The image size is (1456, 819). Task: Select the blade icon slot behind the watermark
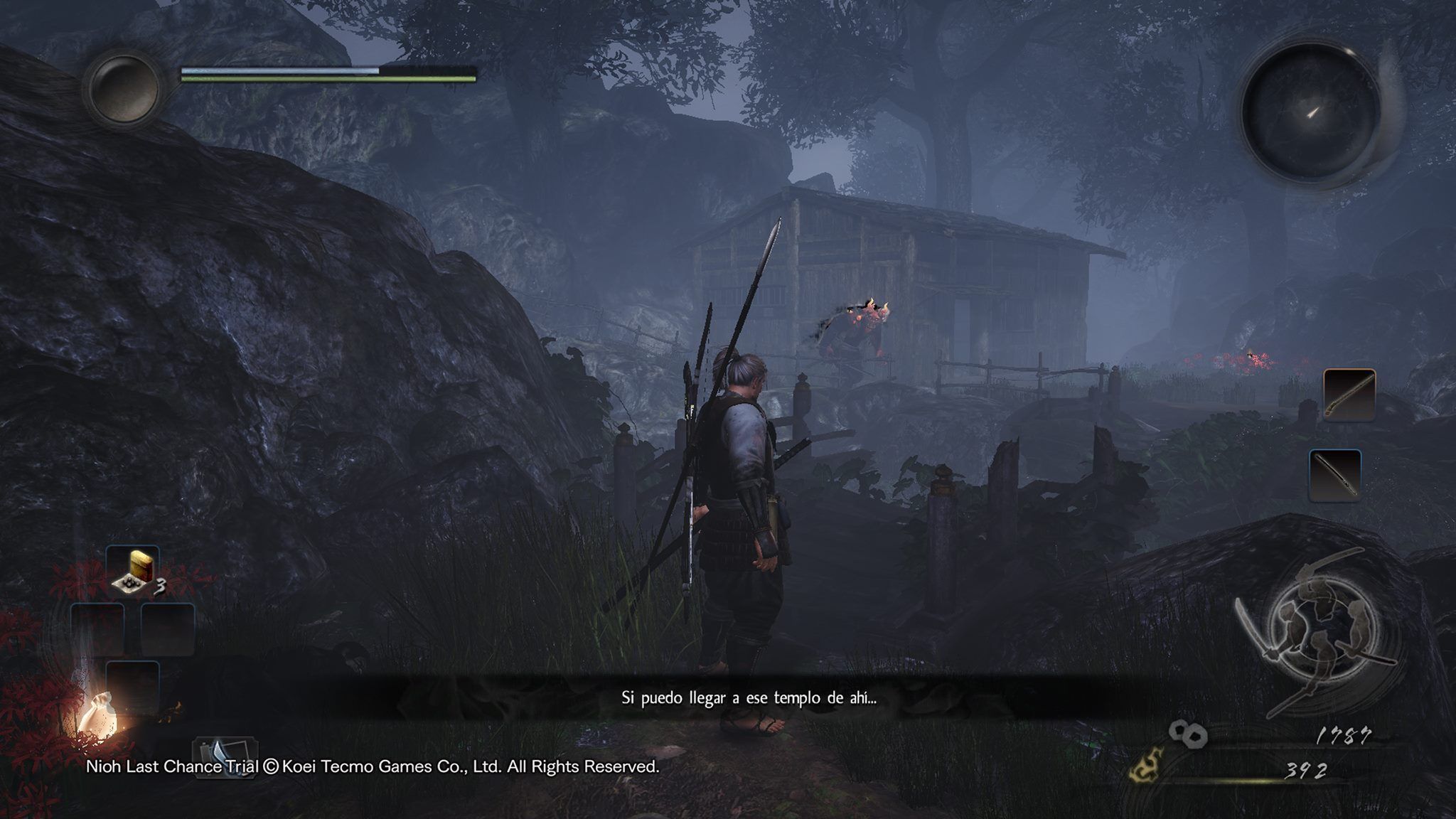(x=224, y=756)
